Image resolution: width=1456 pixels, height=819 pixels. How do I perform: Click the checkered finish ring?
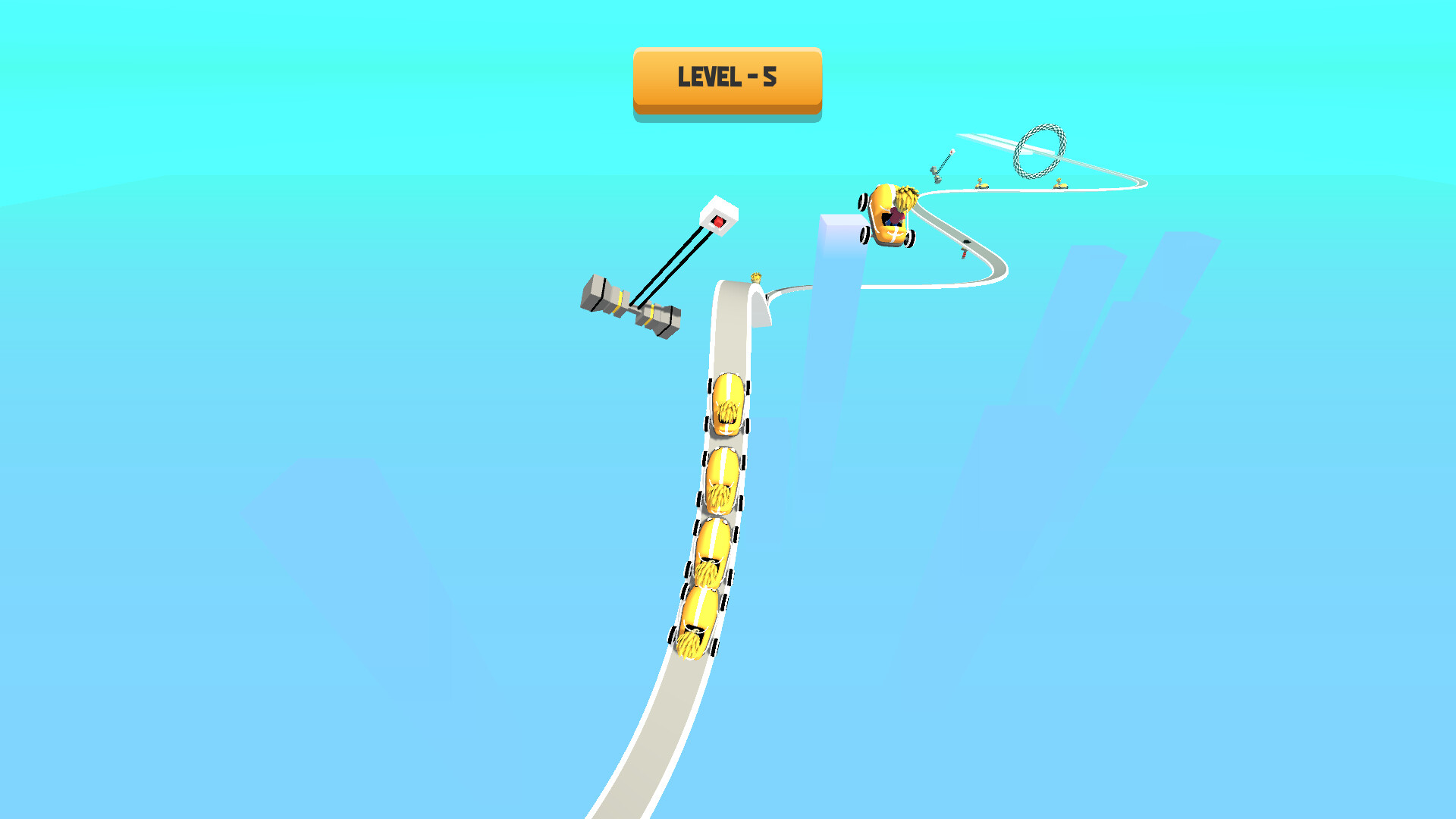1039,152
